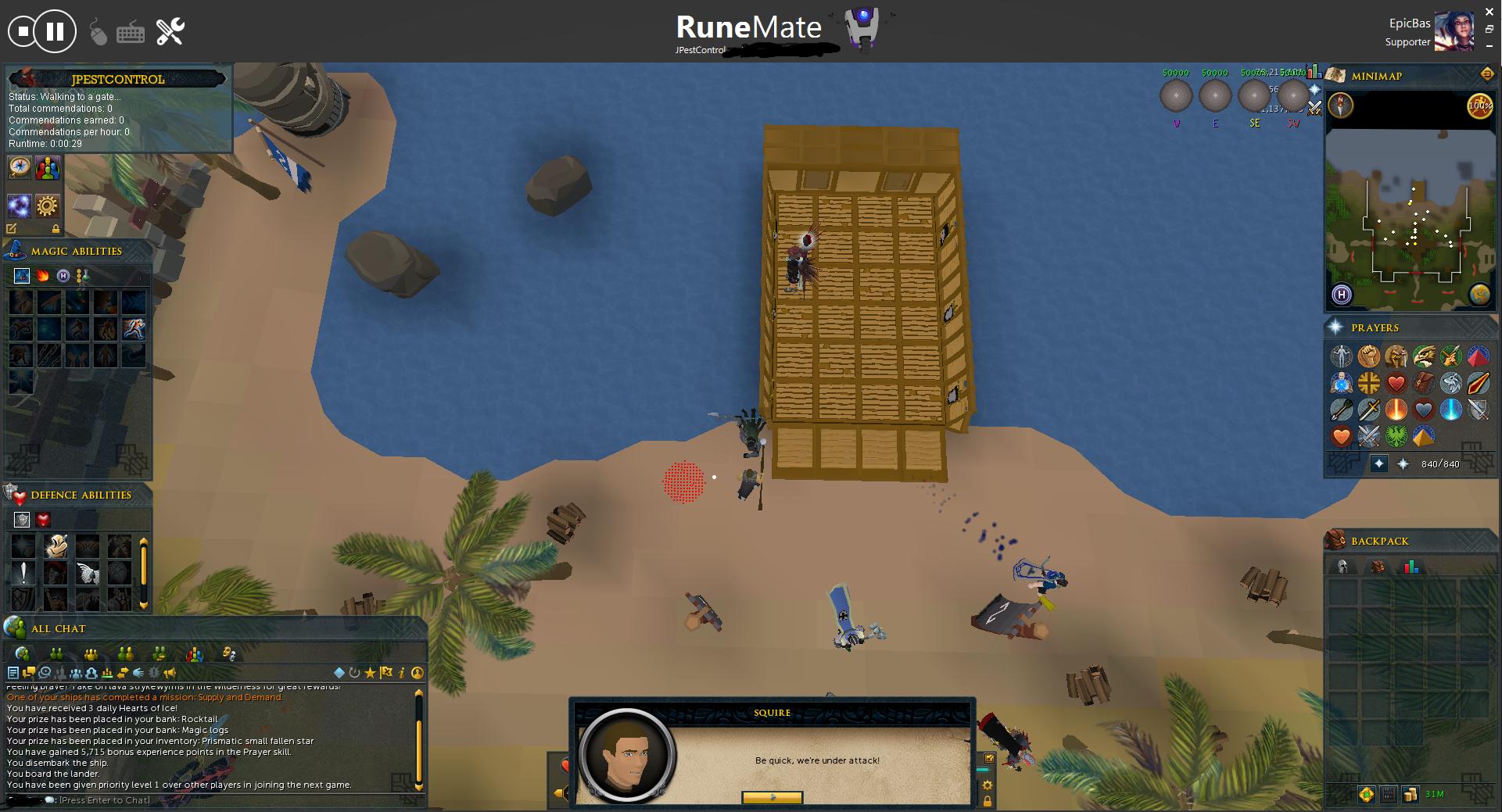Viewport: 1502px width, 812px height.
Task: Open the world map globe
Action: 1479,295
